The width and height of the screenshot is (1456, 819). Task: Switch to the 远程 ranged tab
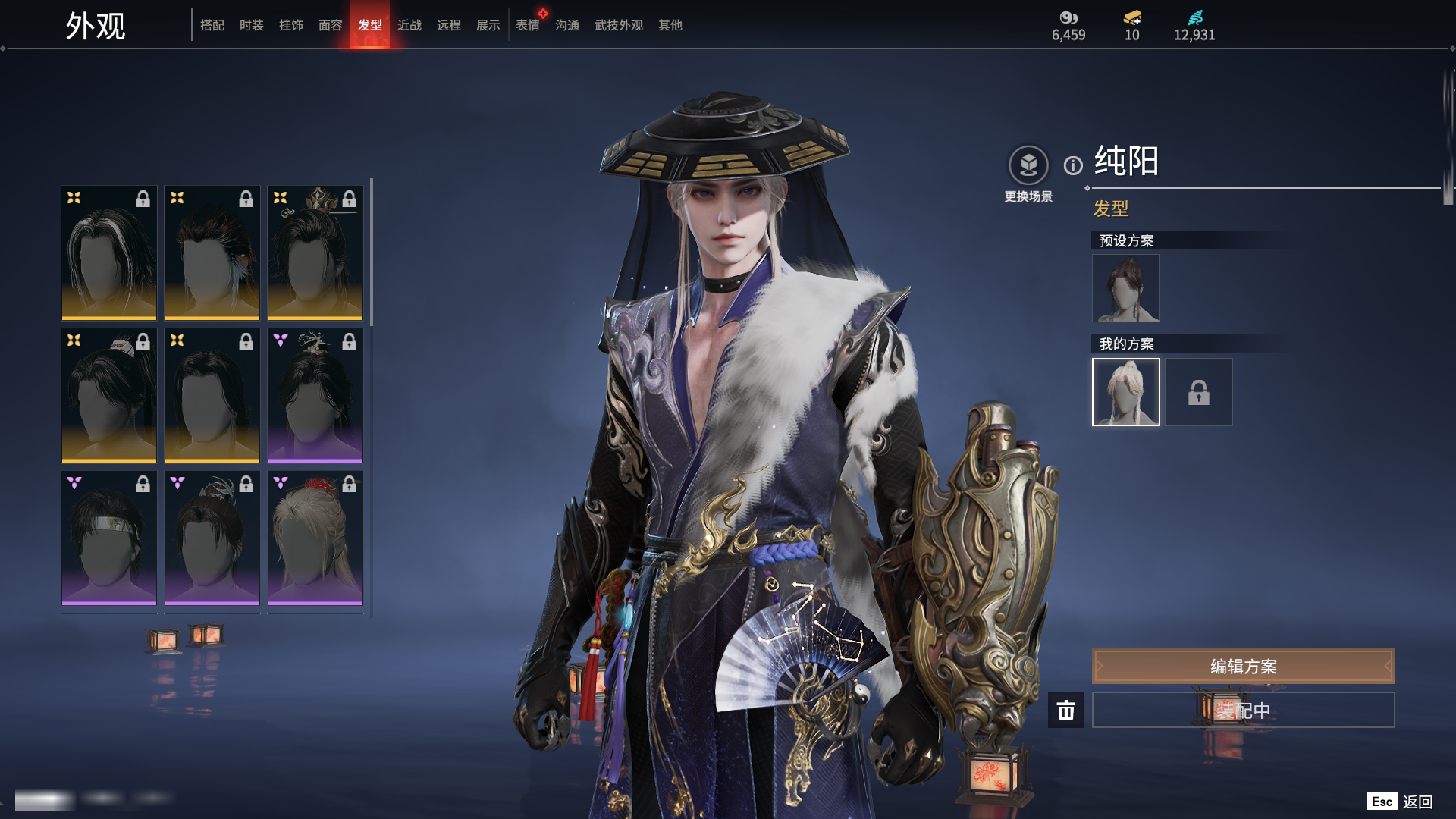[449, 25]
